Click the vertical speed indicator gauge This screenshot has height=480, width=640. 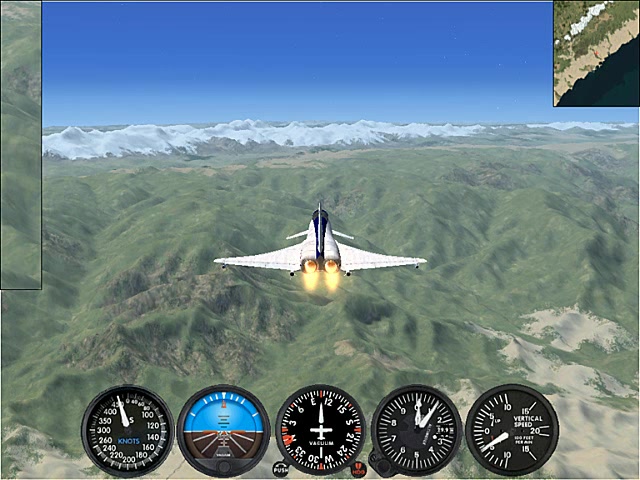point(512,430)
